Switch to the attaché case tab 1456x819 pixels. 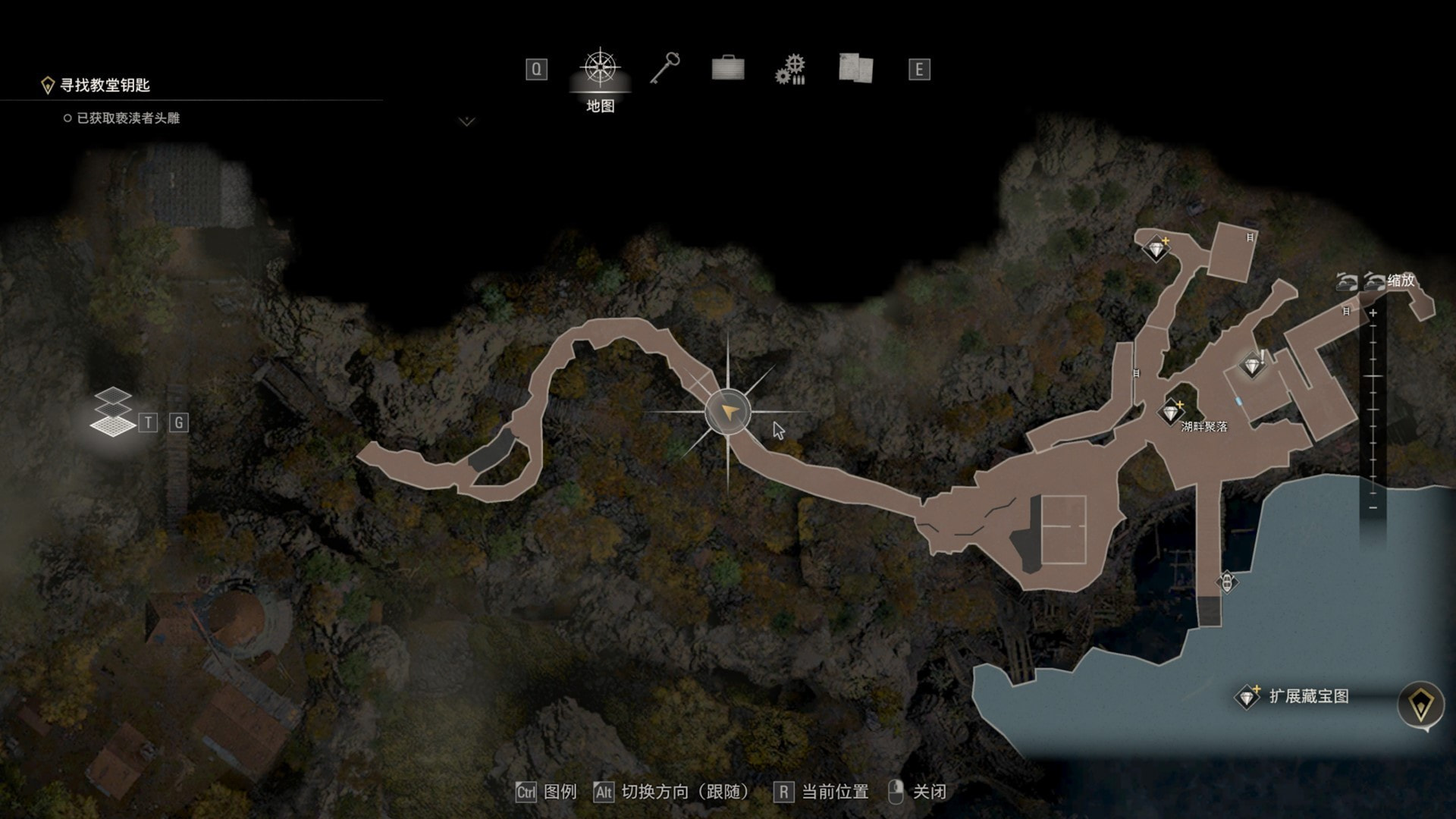727,69
